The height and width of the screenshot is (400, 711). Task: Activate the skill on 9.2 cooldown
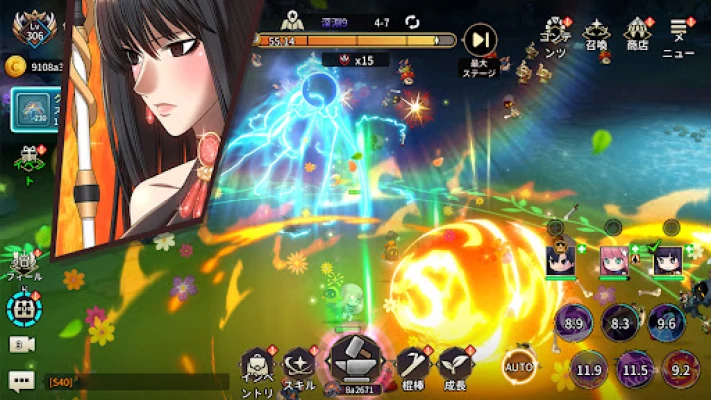682,370
